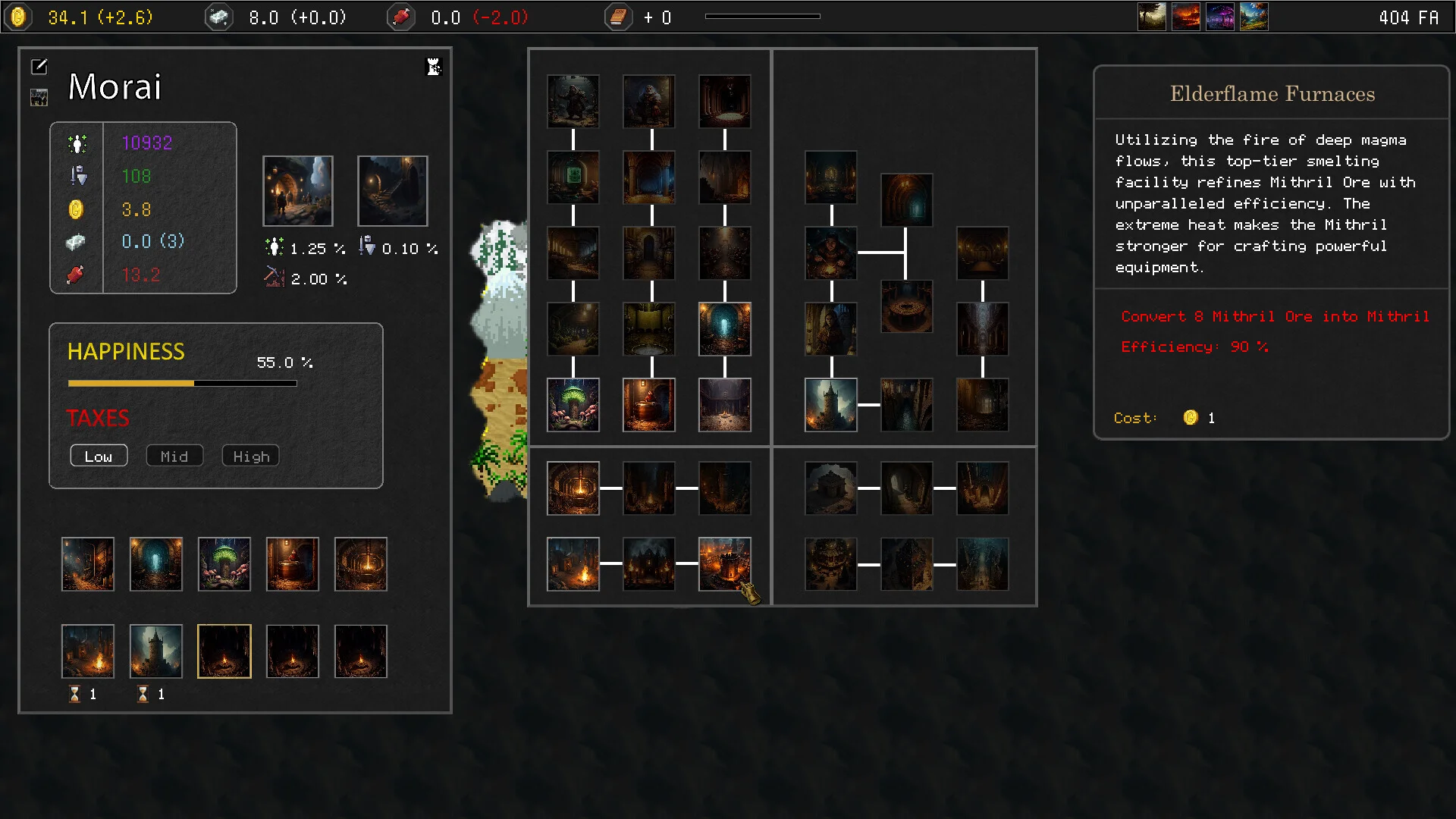Choose the High tax rate
Viewport: 1456px width, 819px height.
coord(251,456)
